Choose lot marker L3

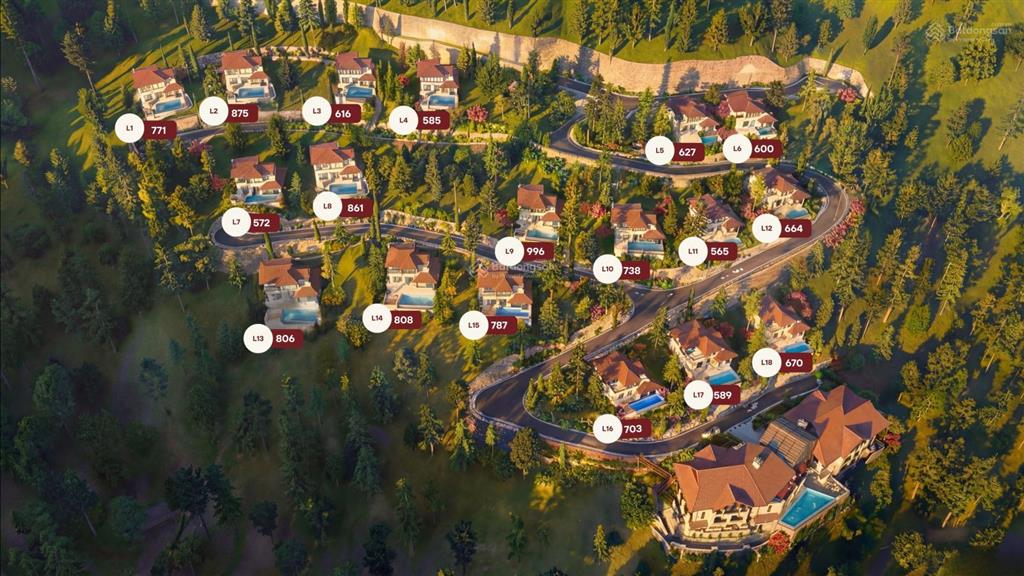pos(317,111)
